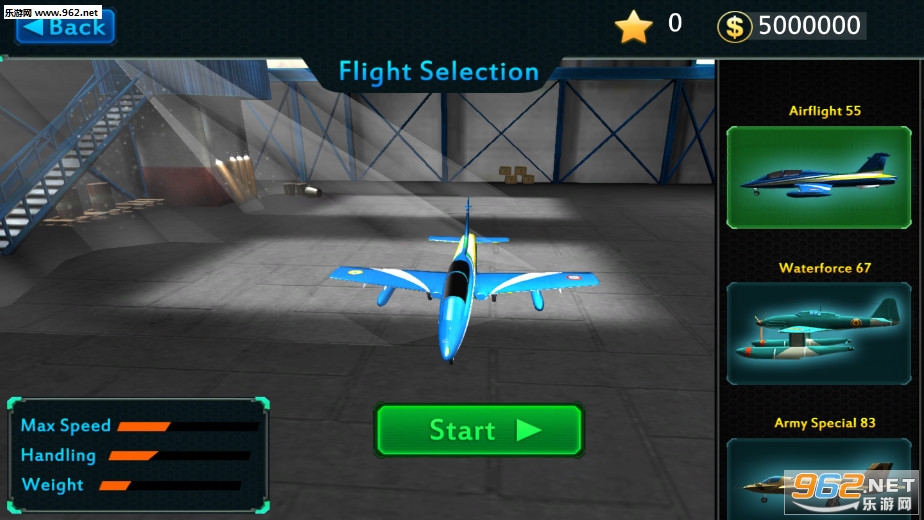Viewport: 924px width, 520px height.
Task: Start the flight with the green Start button
Action: 479,430
